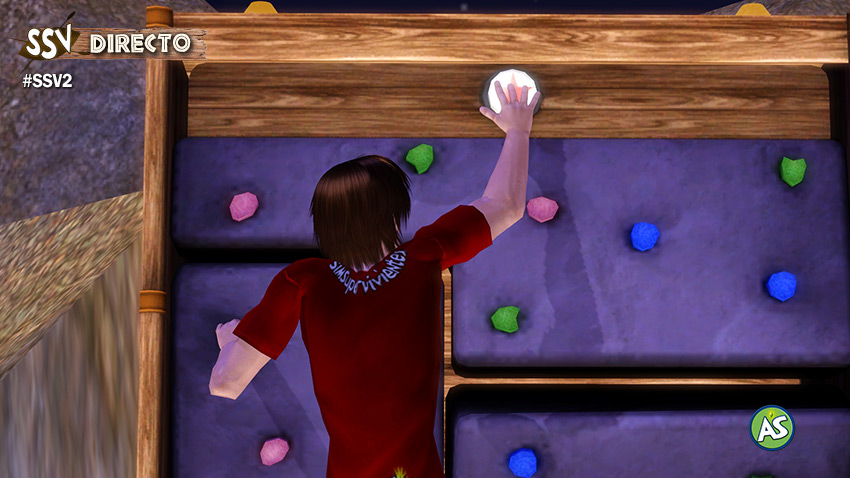Click the green AS channel logo watermark
This screenshot has height=478, width=850.
771,427
